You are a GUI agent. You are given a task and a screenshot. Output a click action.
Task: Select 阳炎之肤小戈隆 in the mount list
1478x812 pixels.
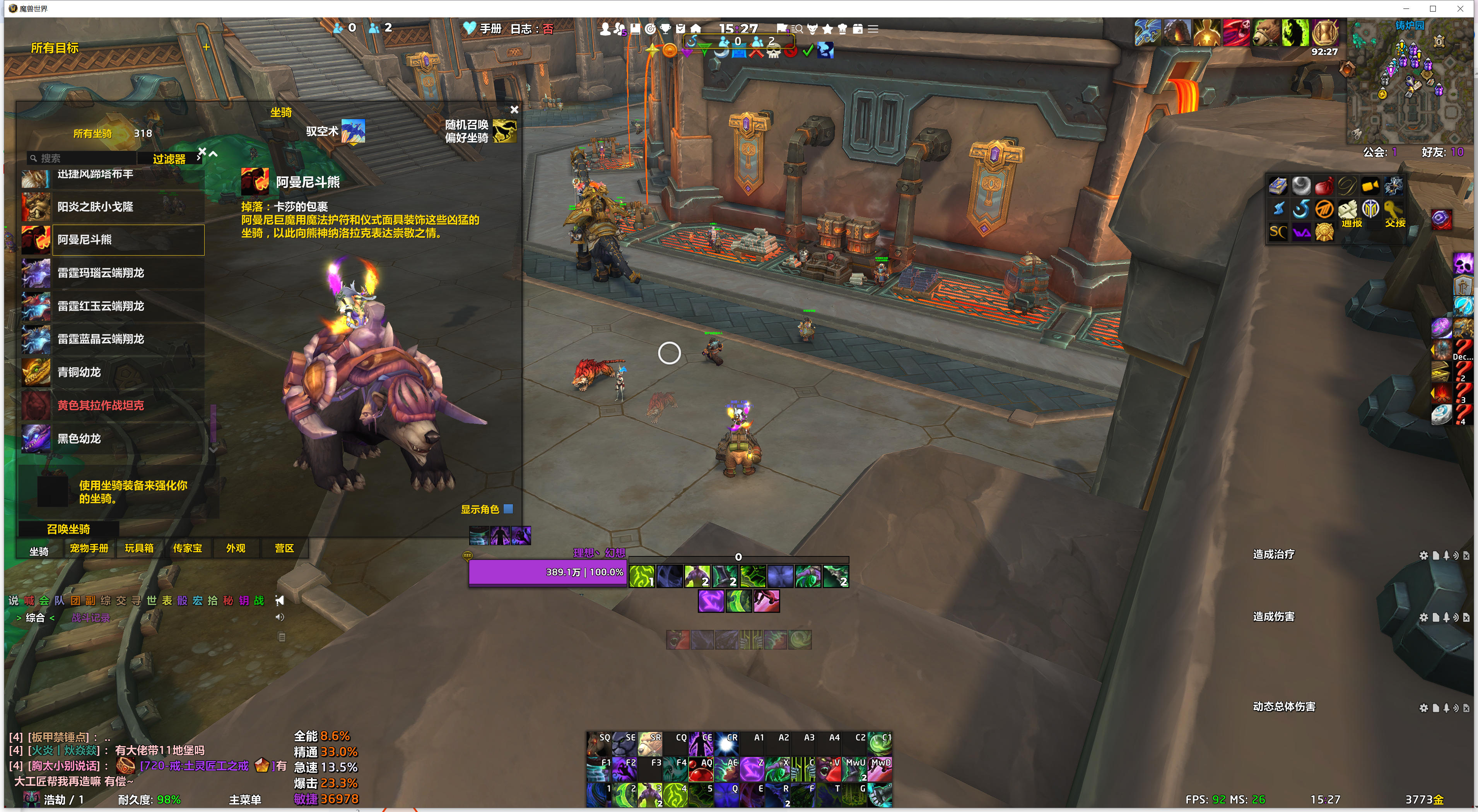113,207
